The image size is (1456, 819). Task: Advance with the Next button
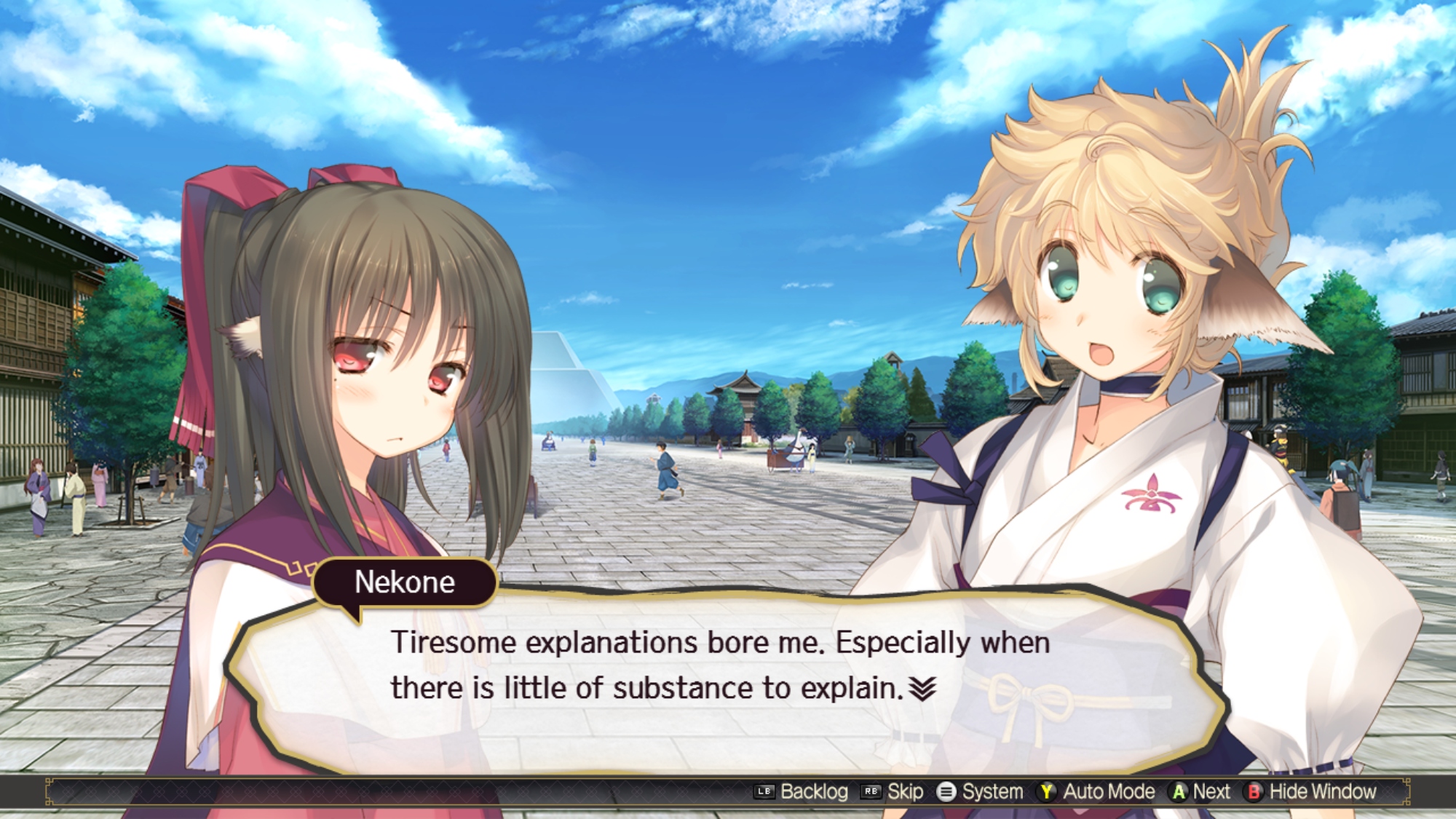1200,791
